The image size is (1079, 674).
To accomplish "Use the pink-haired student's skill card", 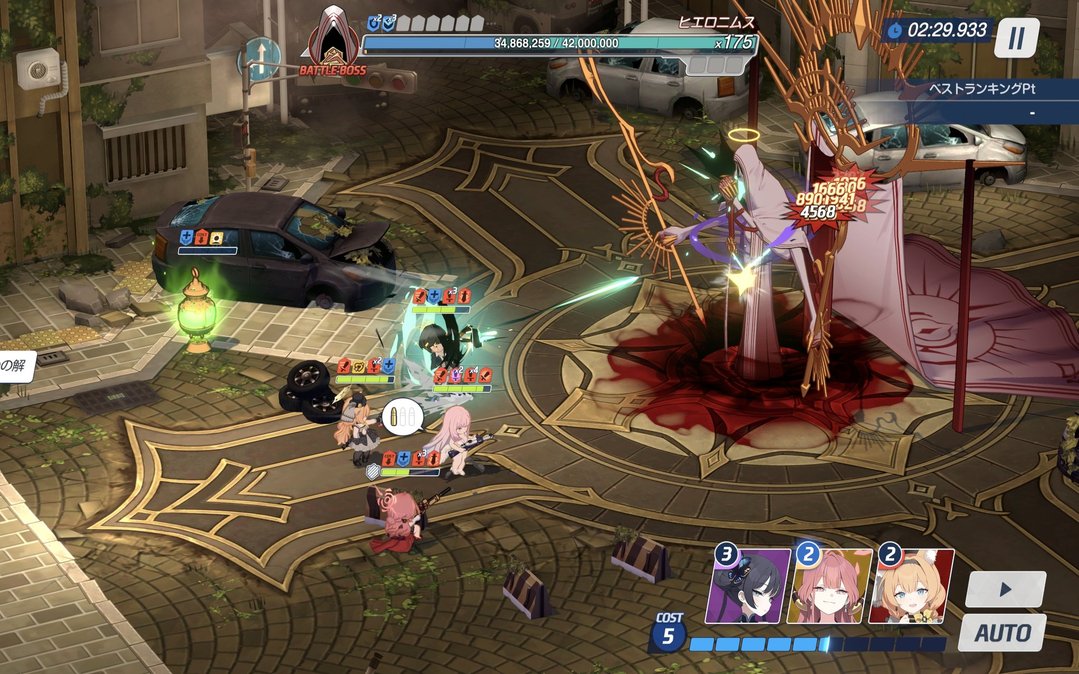I will click(x=829, y=587).
